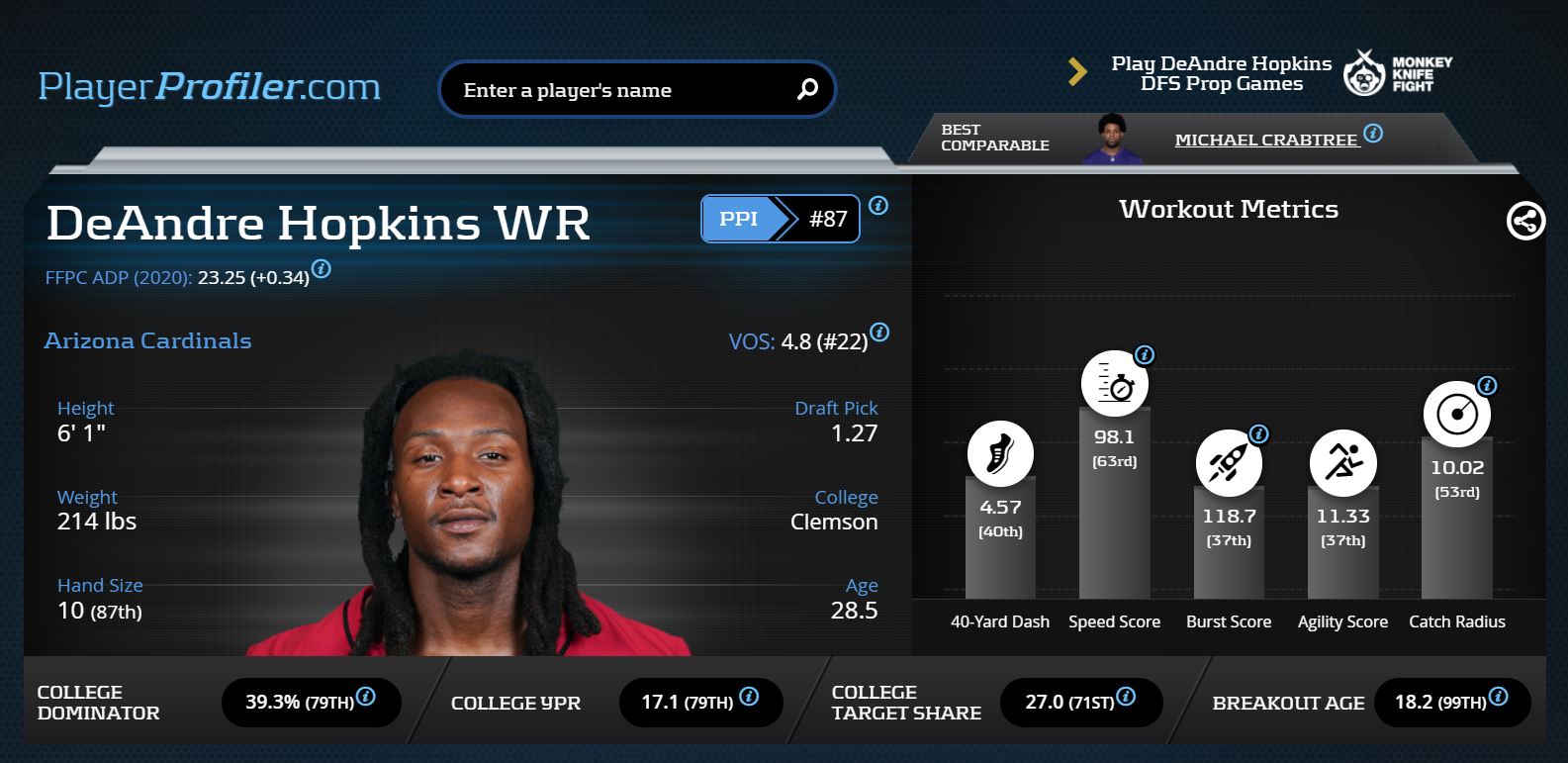Open the PlayerProfiler.com home logo
1568x763 pixels.
(209, 87)
